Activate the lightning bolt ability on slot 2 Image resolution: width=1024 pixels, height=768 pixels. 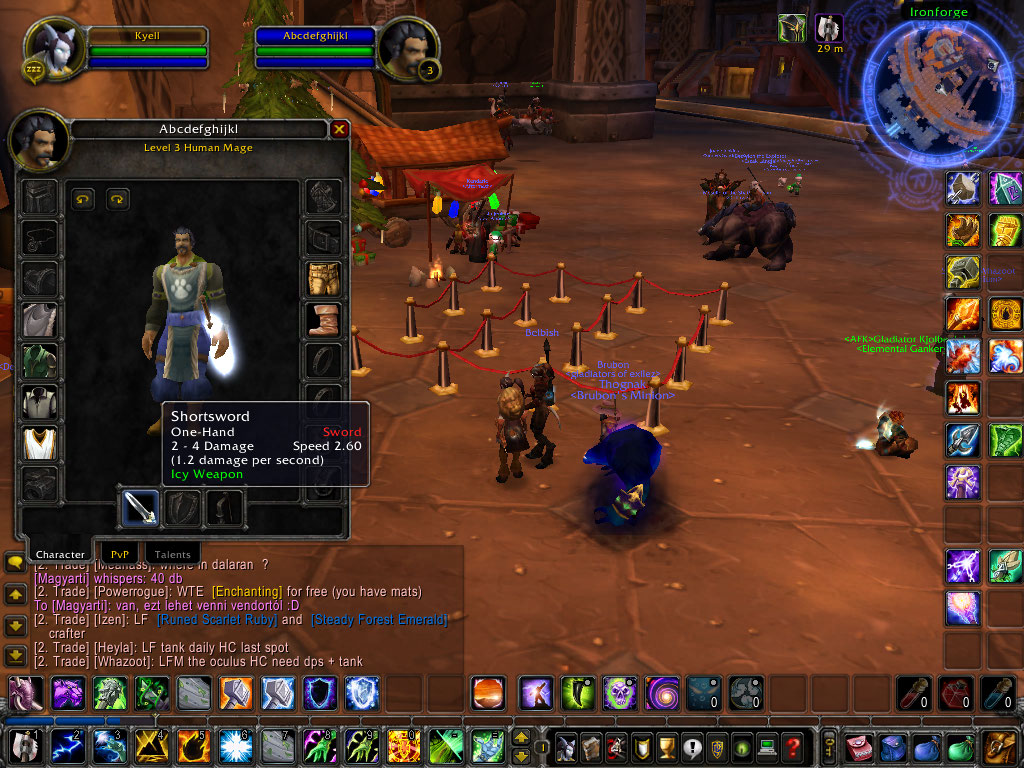(x=67, y=746)
